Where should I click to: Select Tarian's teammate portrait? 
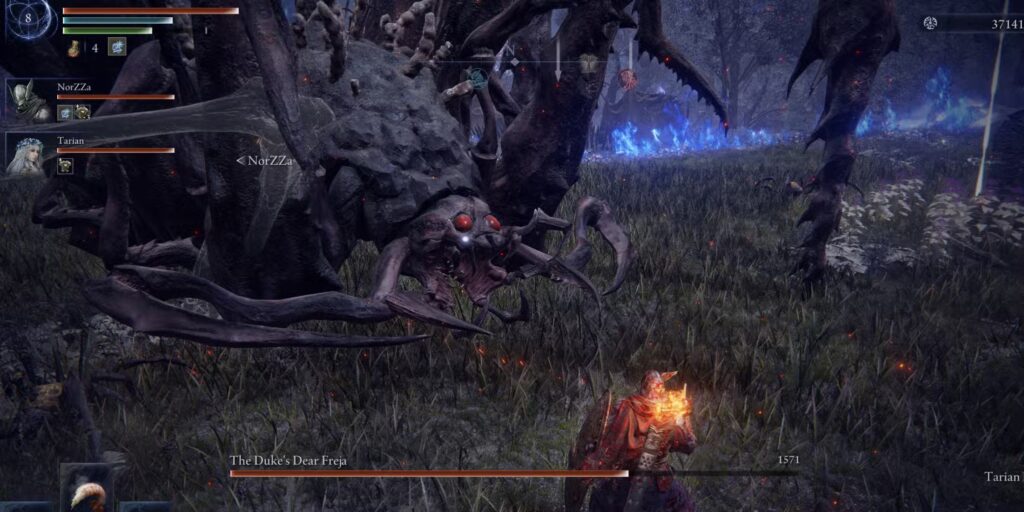(26, 155)
